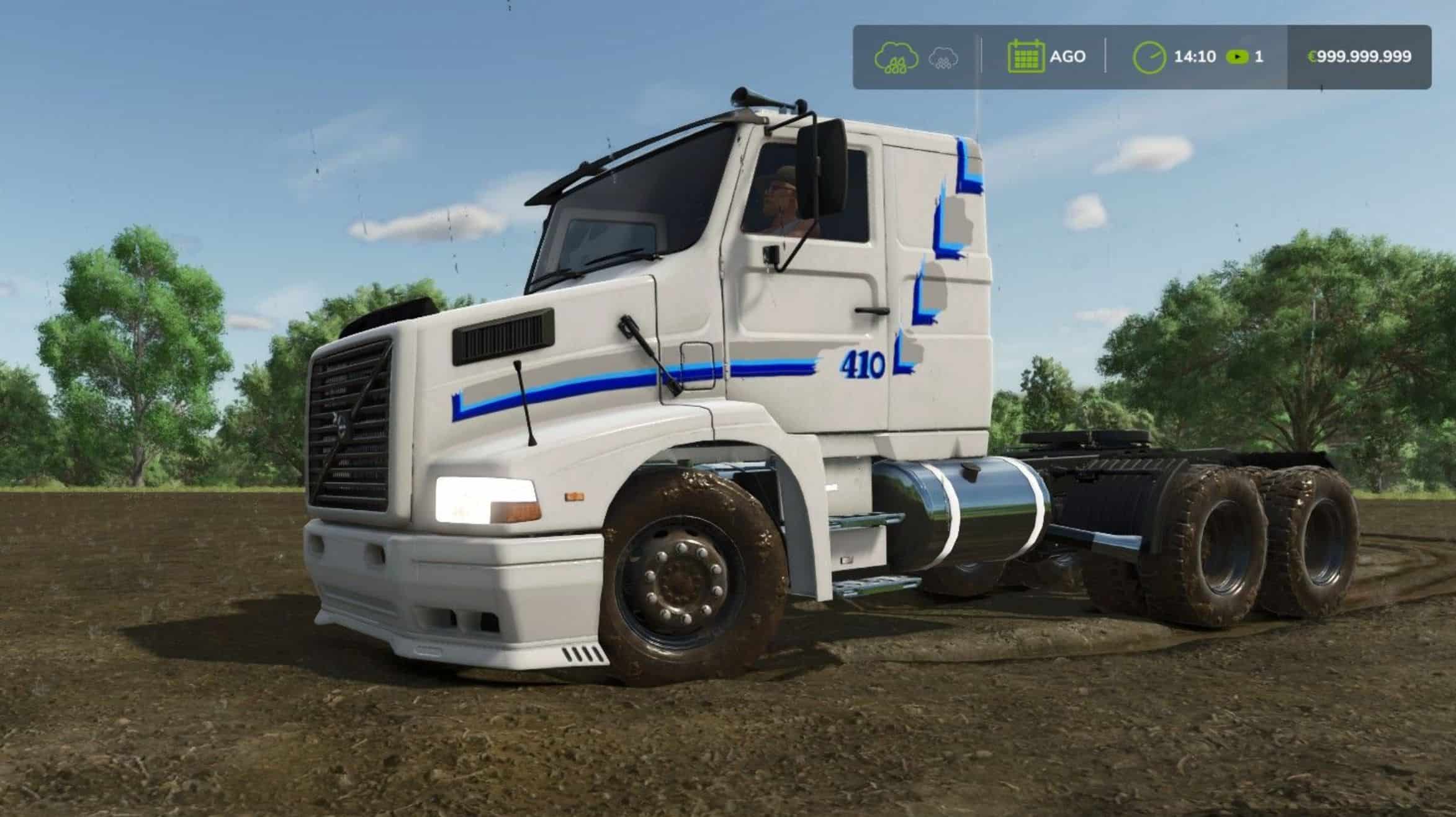The image size is (1456, 817).
Task: Toggle the green time speed play icon
Action: point(1237,57)
